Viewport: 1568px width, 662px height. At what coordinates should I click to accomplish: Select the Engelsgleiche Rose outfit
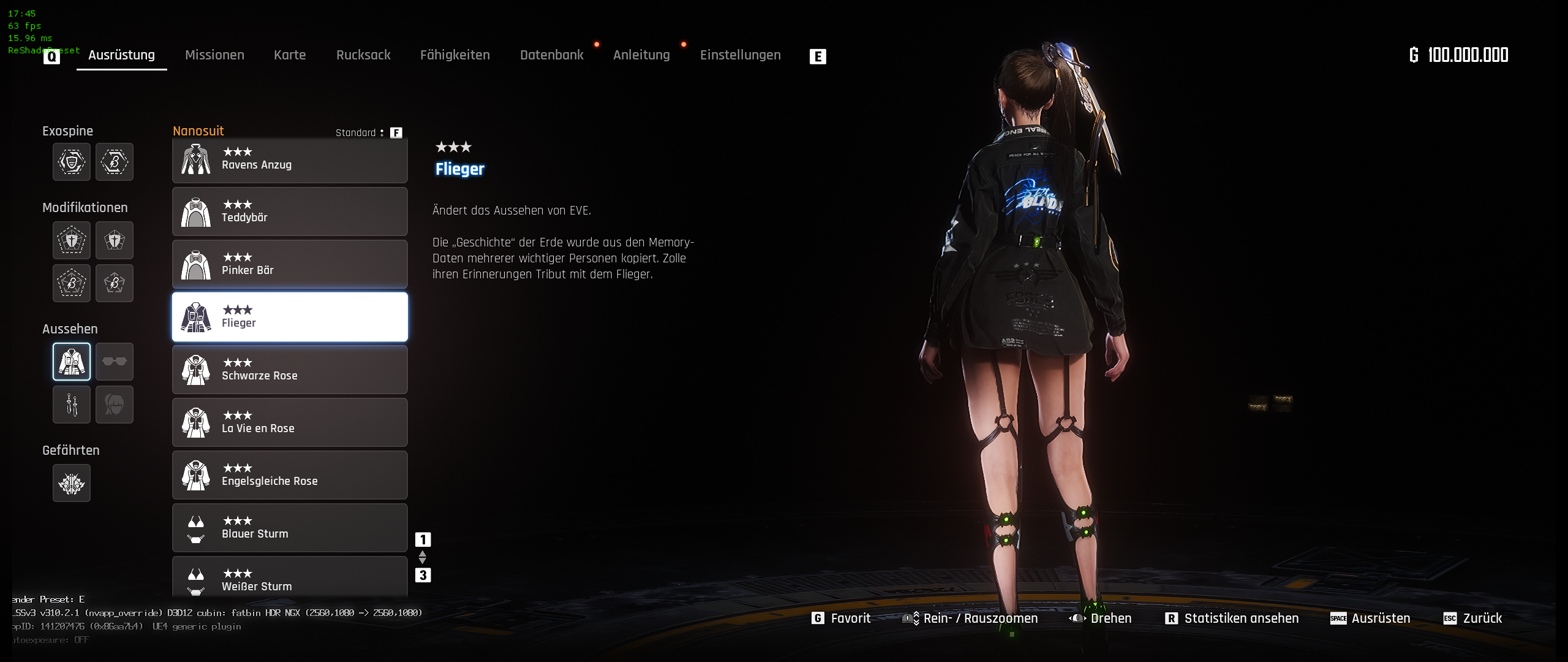click(x=290, y=476)
